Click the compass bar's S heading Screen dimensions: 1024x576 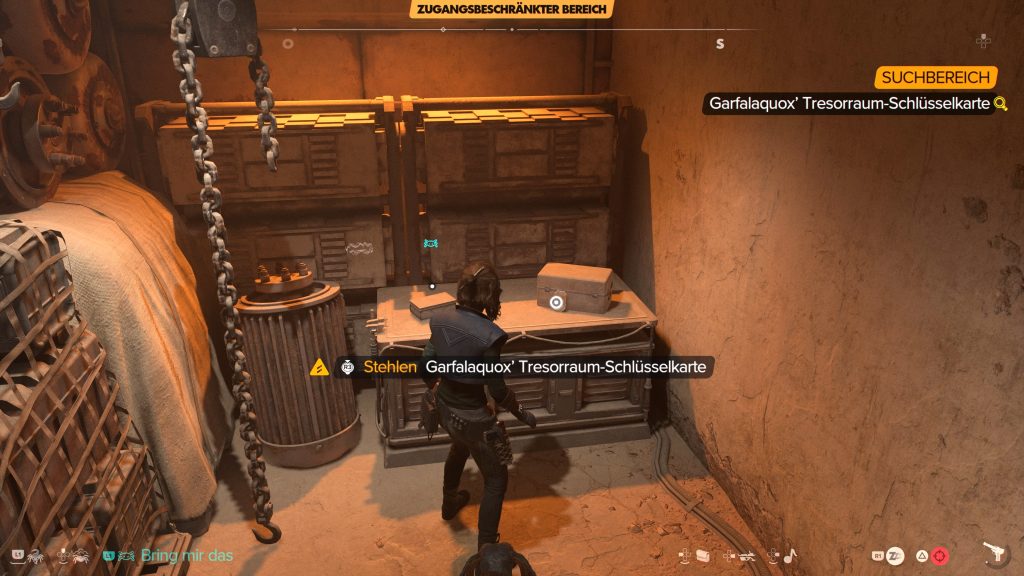pyautogui.click(x=719, y=44)
